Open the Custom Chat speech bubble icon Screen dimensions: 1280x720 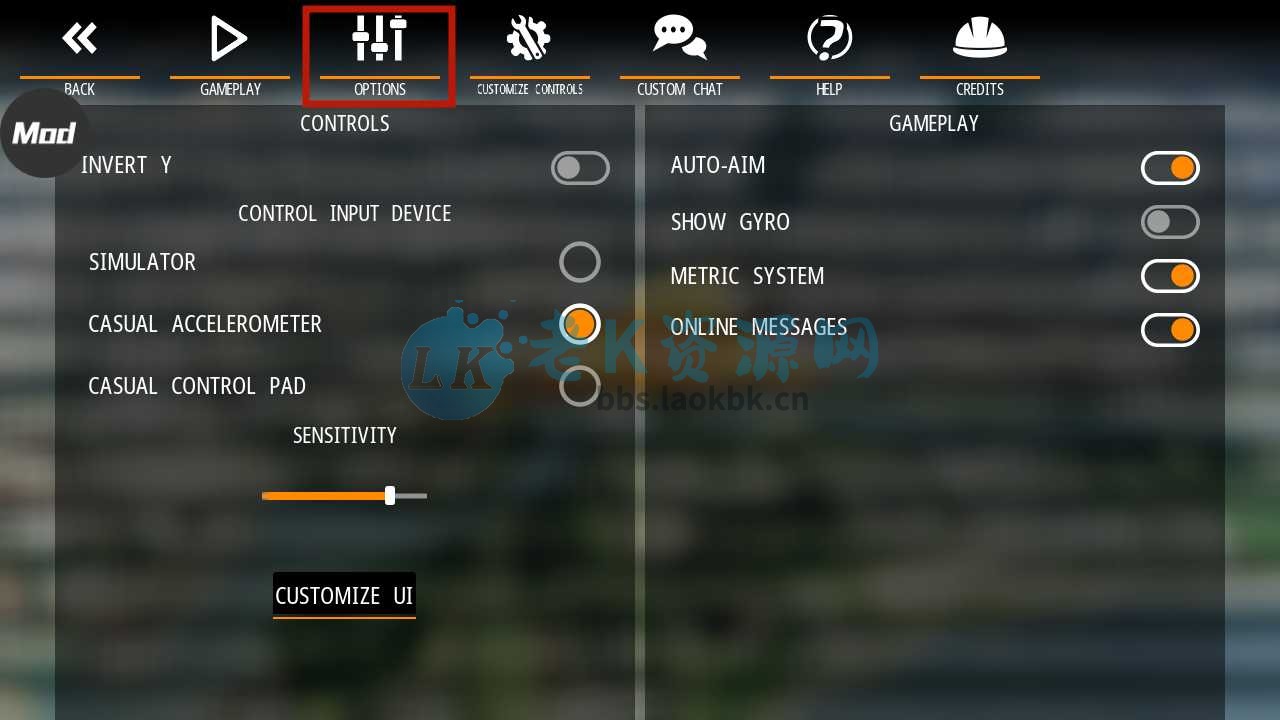tap(679, 37)
